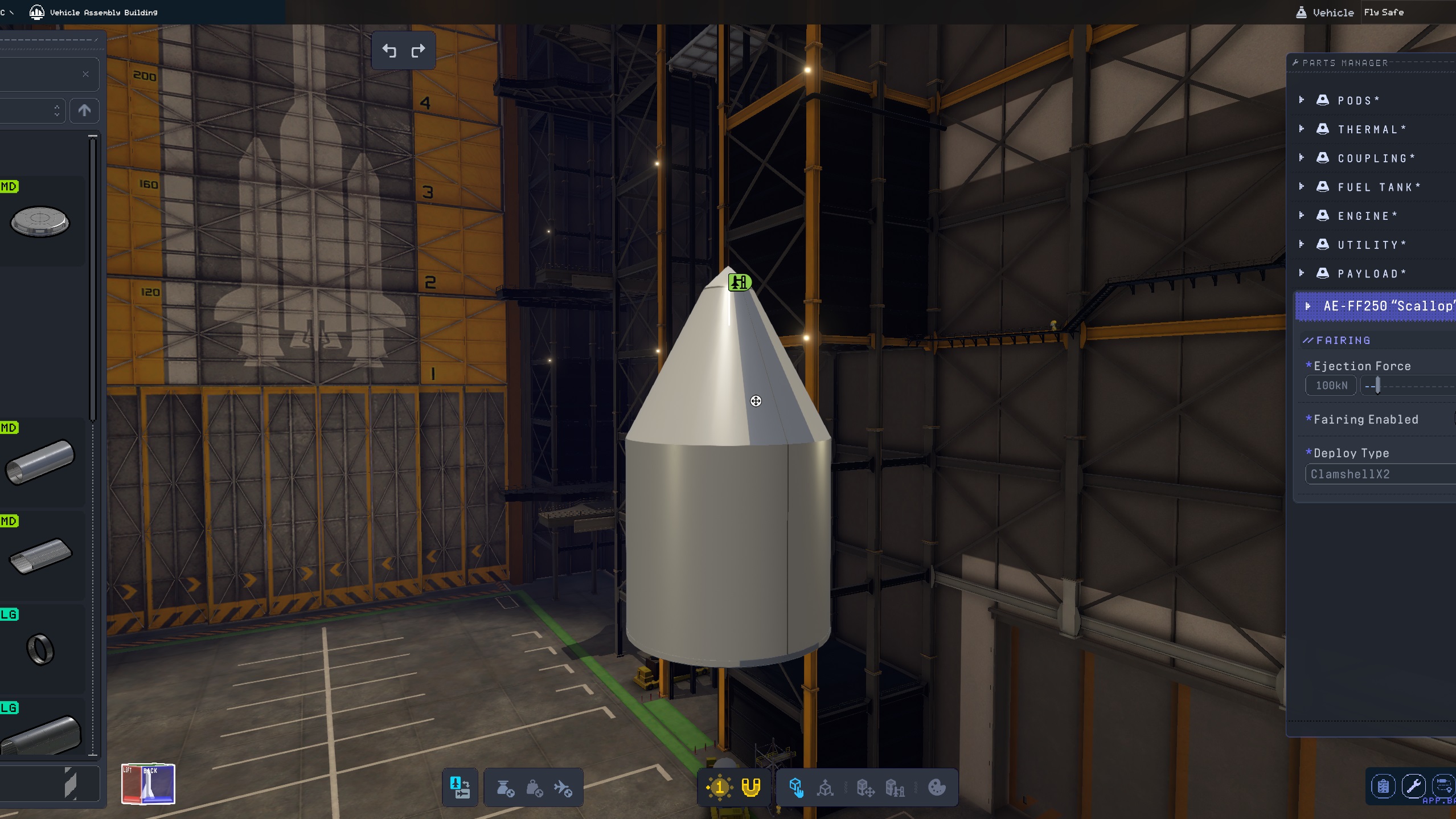Undo the last assembly action
Image resolution: width=1456 pixels, height=819 pixels.
(x=389, y=51)
